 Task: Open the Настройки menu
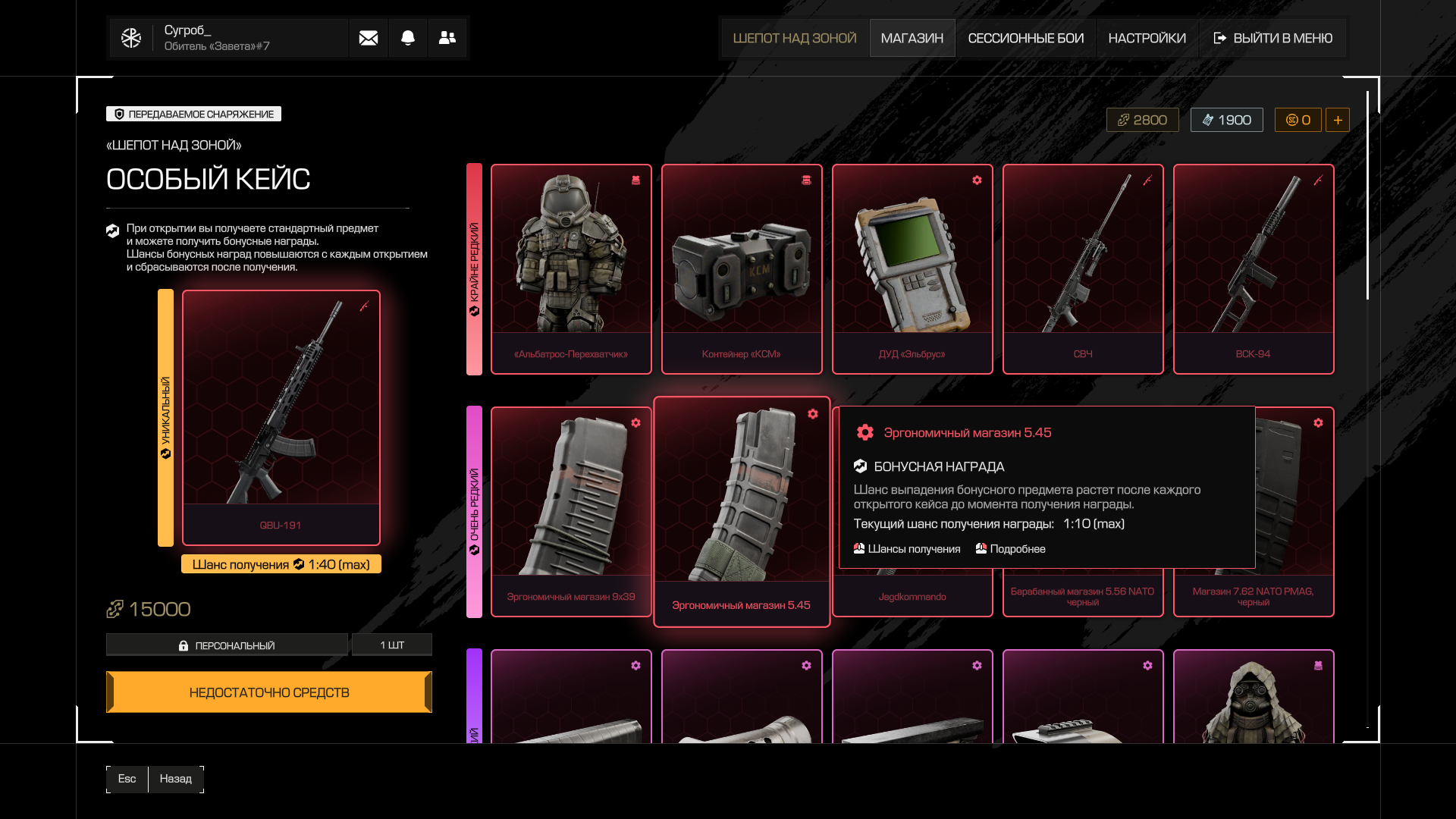tap(1147, 38)
